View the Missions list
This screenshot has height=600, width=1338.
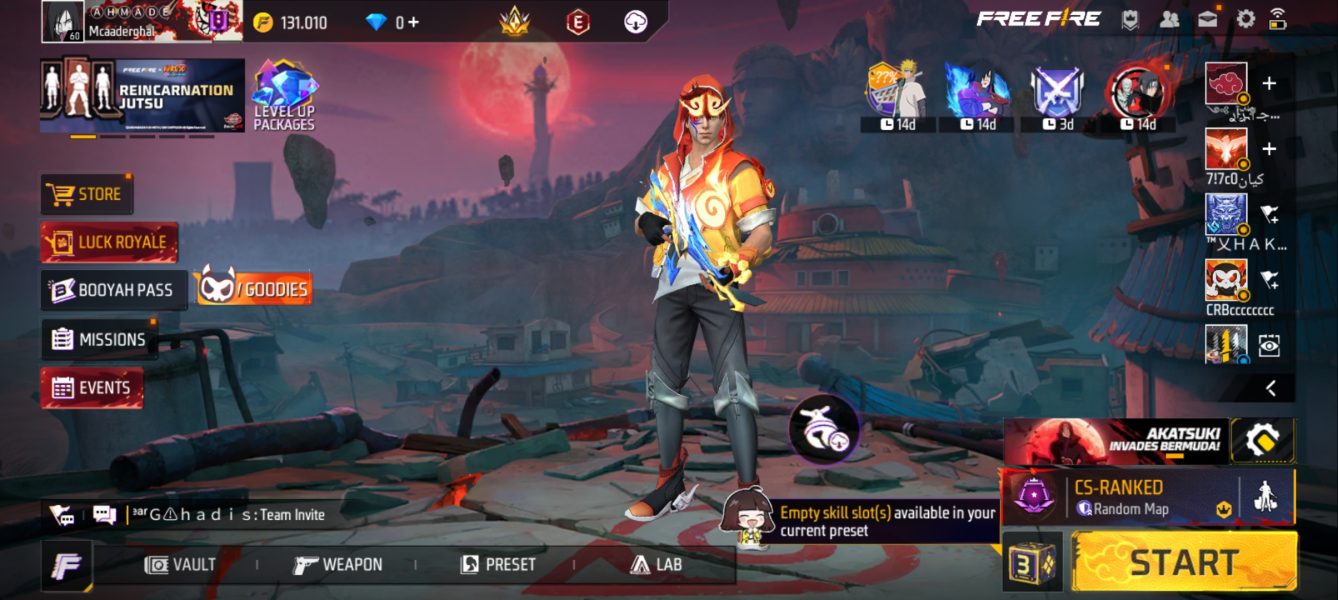[x=99, y=339]
